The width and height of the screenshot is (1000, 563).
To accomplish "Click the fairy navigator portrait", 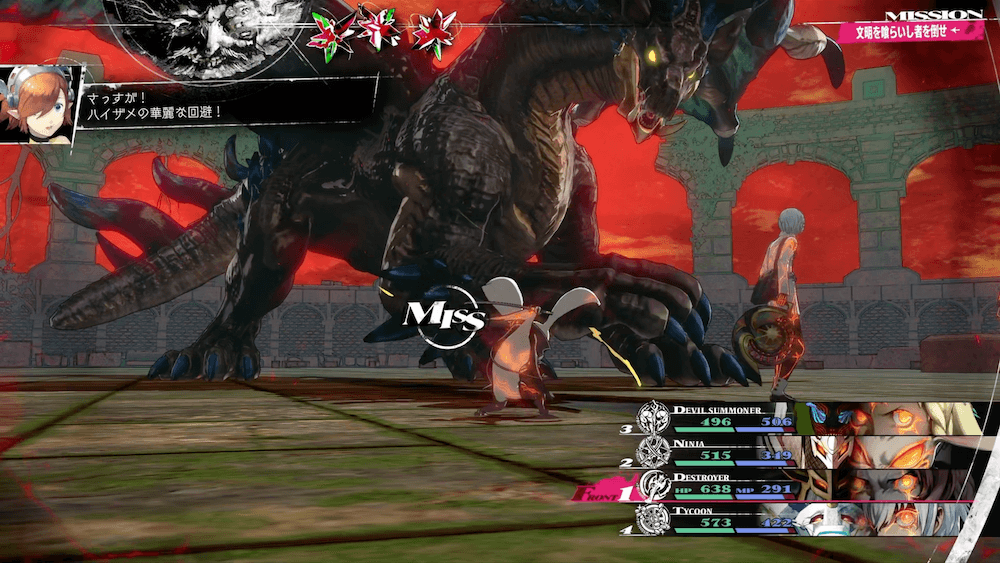I will 40,104.
